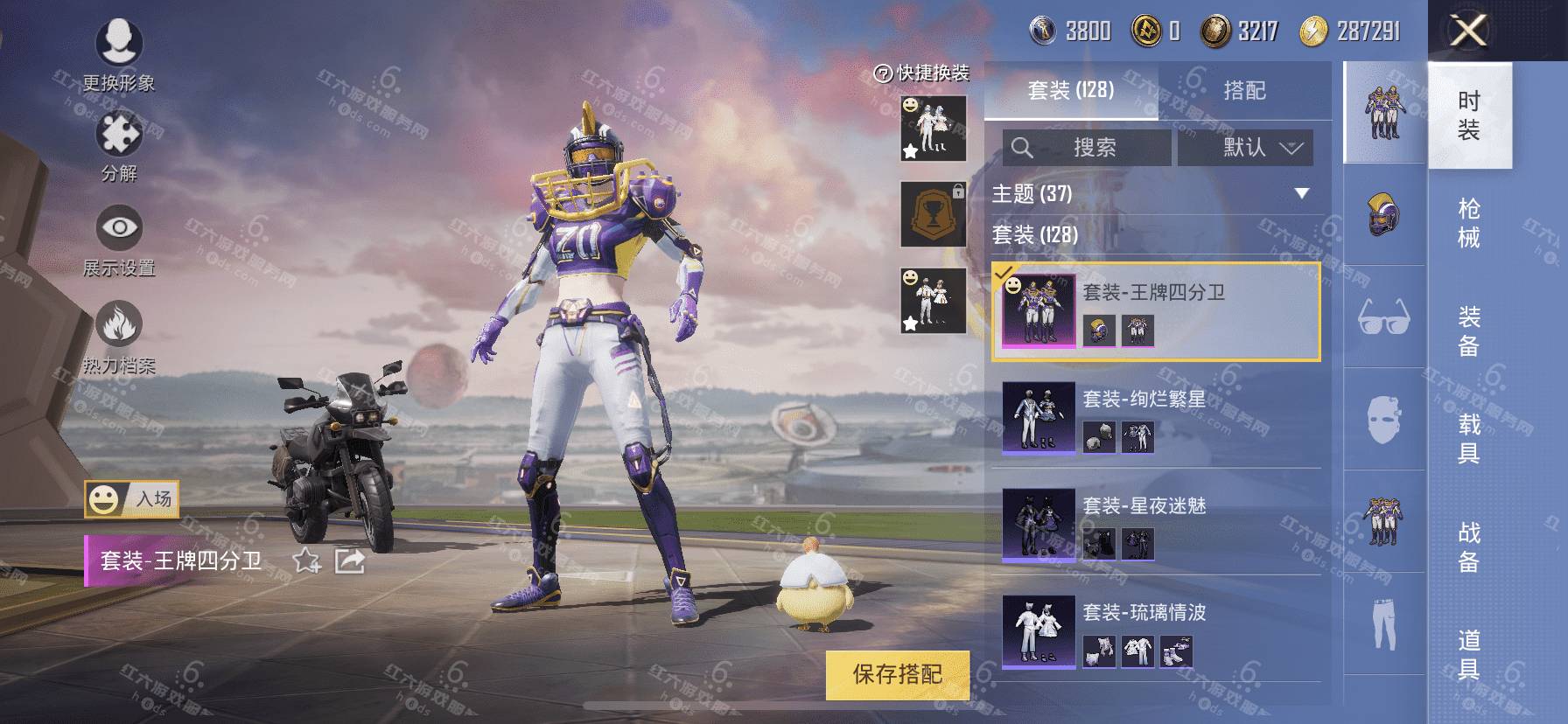Switch to the 搭配 tab
The image size is (1568, 724).
(1243, 91)
